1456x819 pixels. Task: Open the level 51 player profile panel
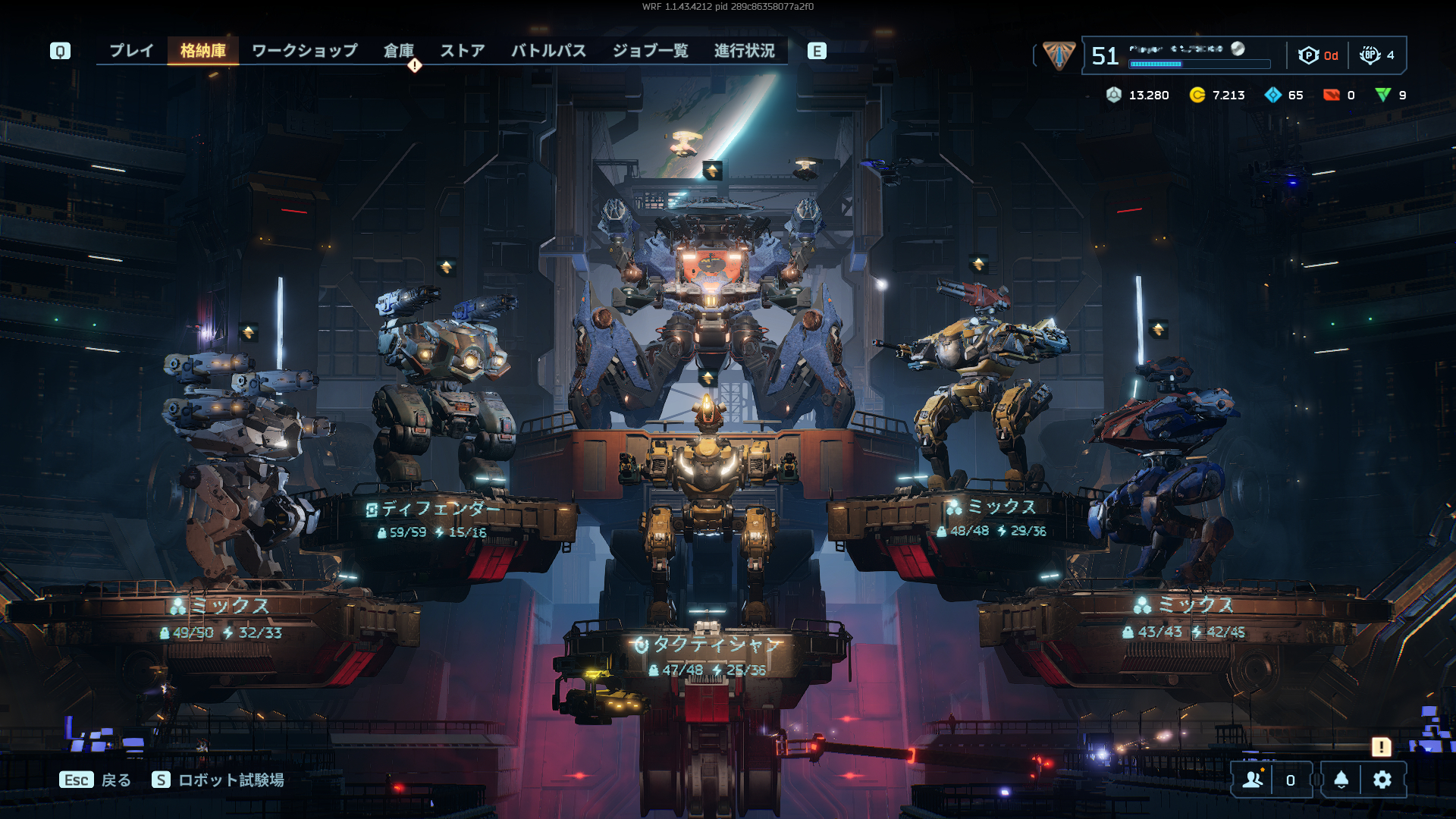pyautogui.click(x=1183, y=55)
